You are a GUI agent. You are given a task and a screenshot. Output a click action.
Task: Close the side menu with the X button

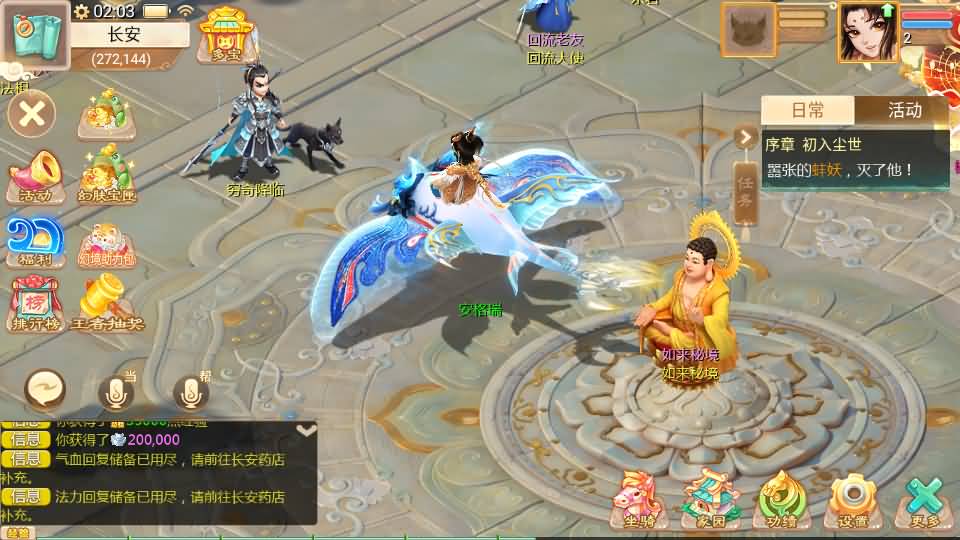(x=32, y=113)
